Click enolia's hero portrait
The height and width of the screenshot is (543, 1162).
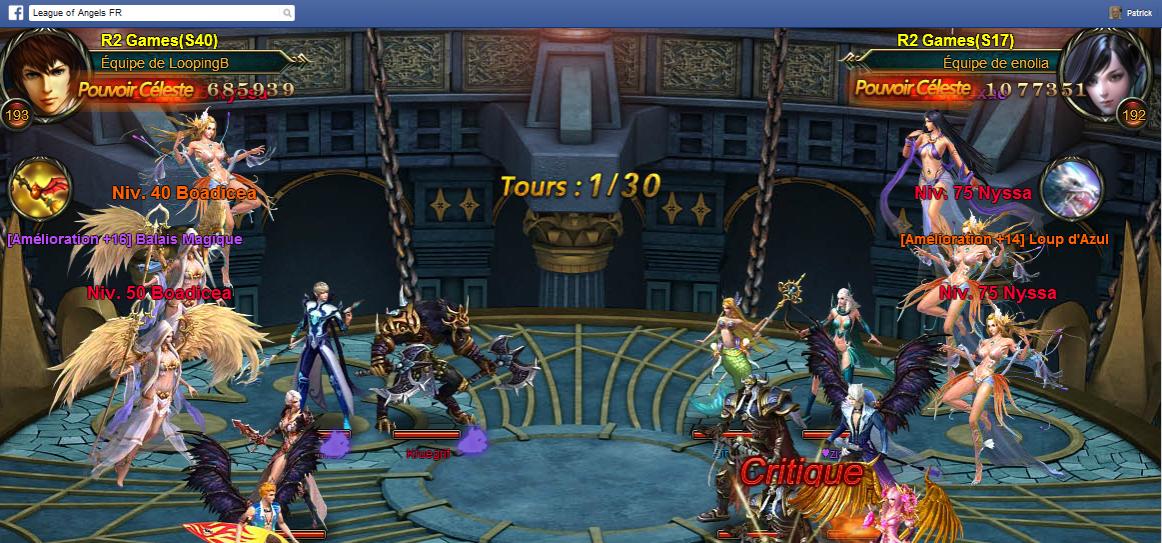(x=1104, y=70)
